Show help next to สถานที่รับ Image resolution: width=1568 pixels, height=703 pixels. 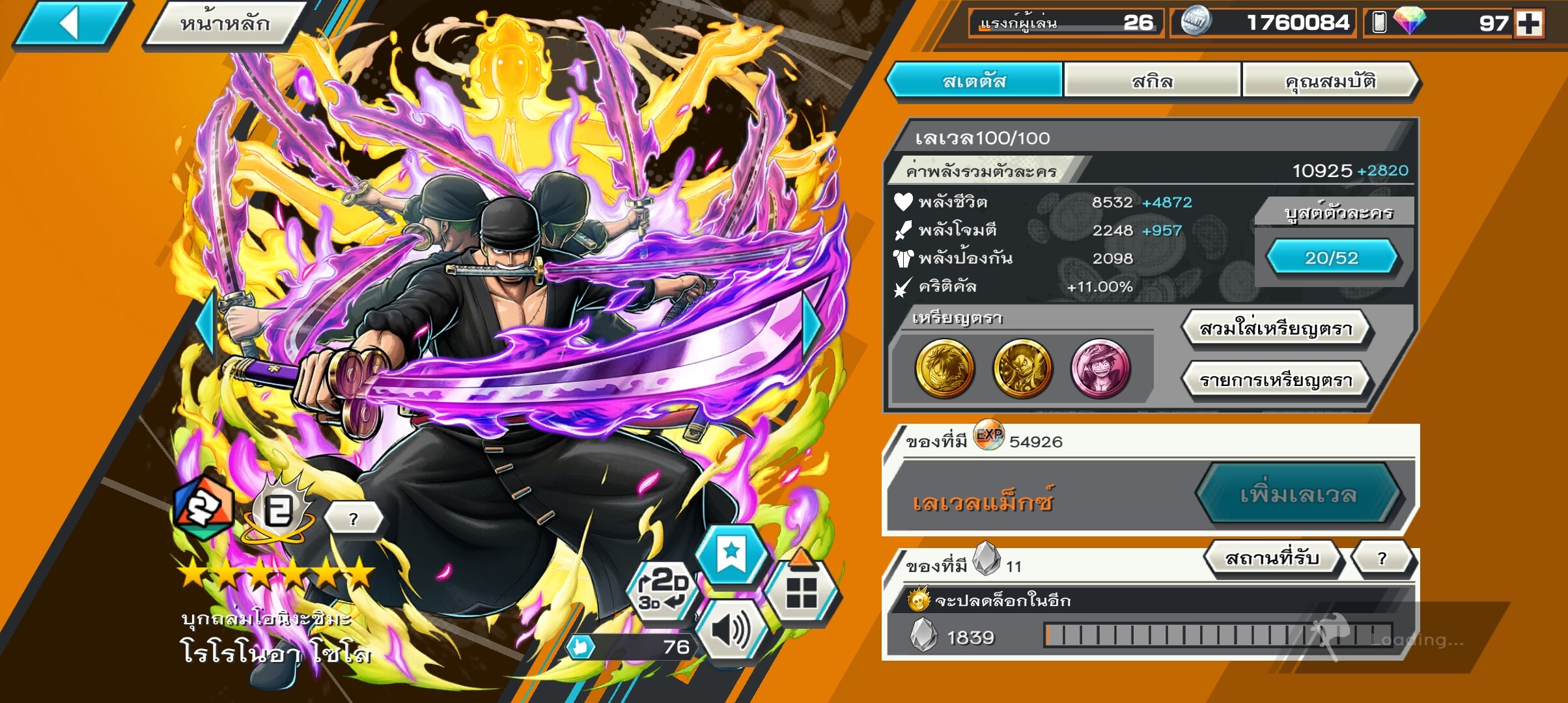(1382, 558)
